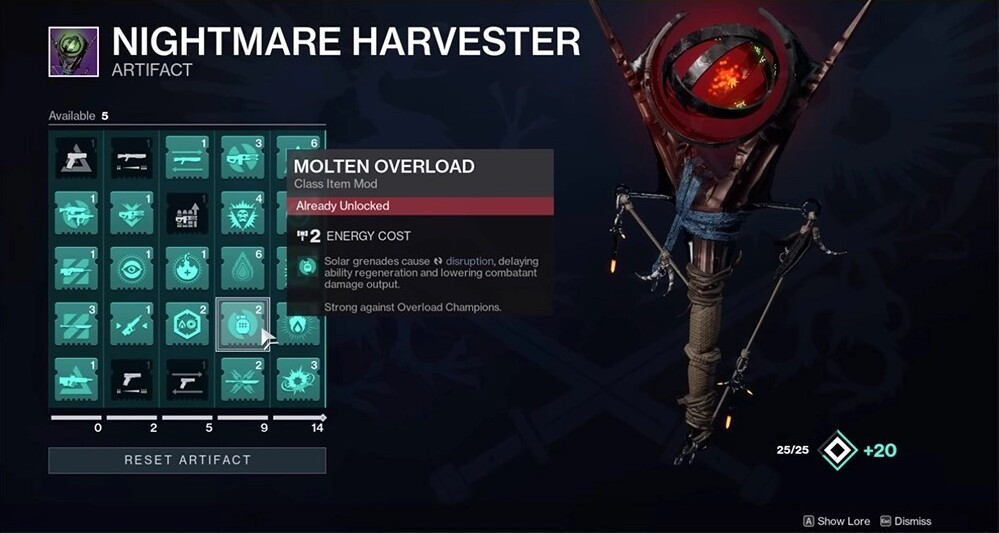
Task: Select the ammo crates with arrow mod
Action: point(187,213)
